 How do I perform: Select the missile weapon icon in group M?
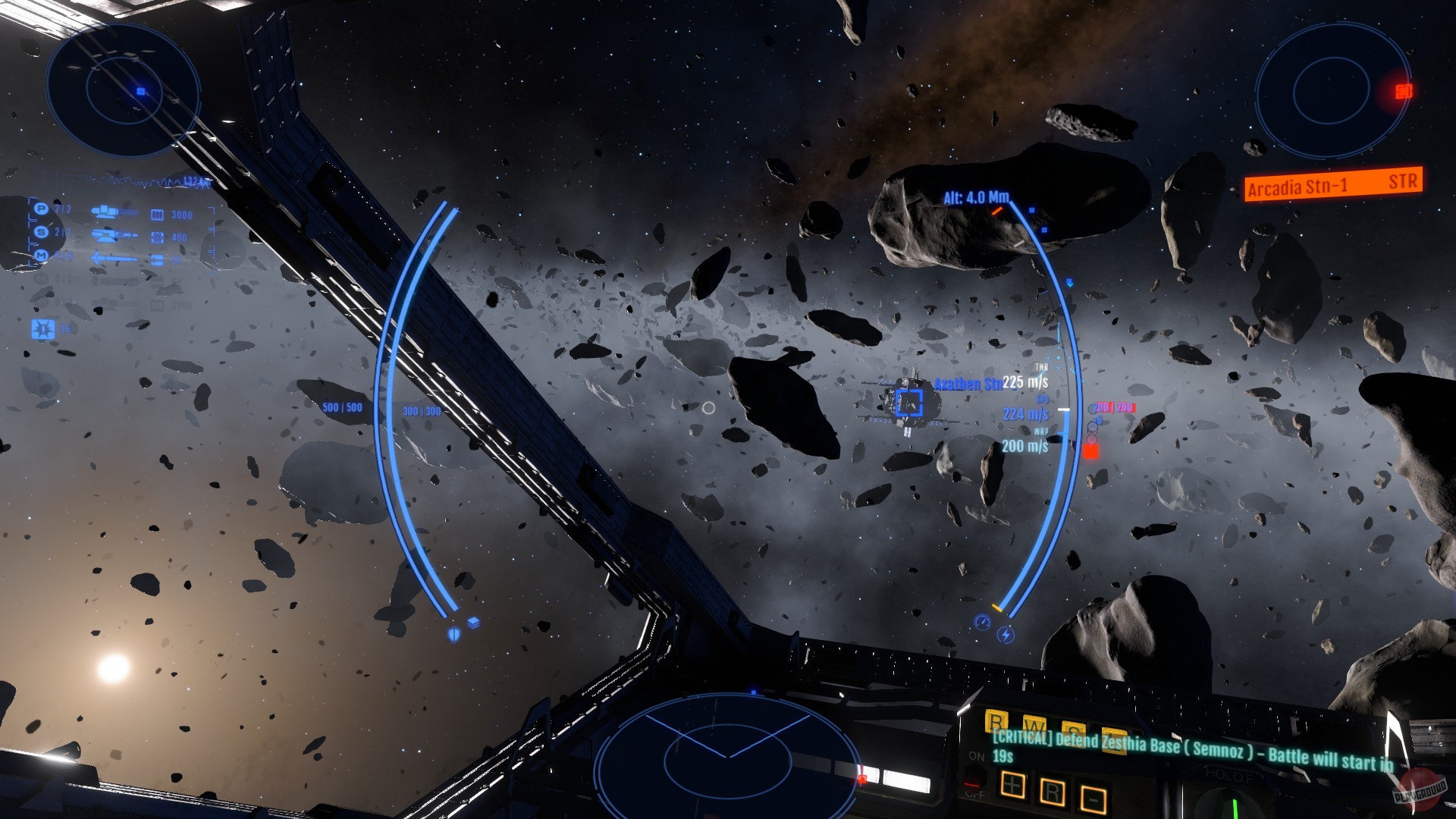pos(115,257)
